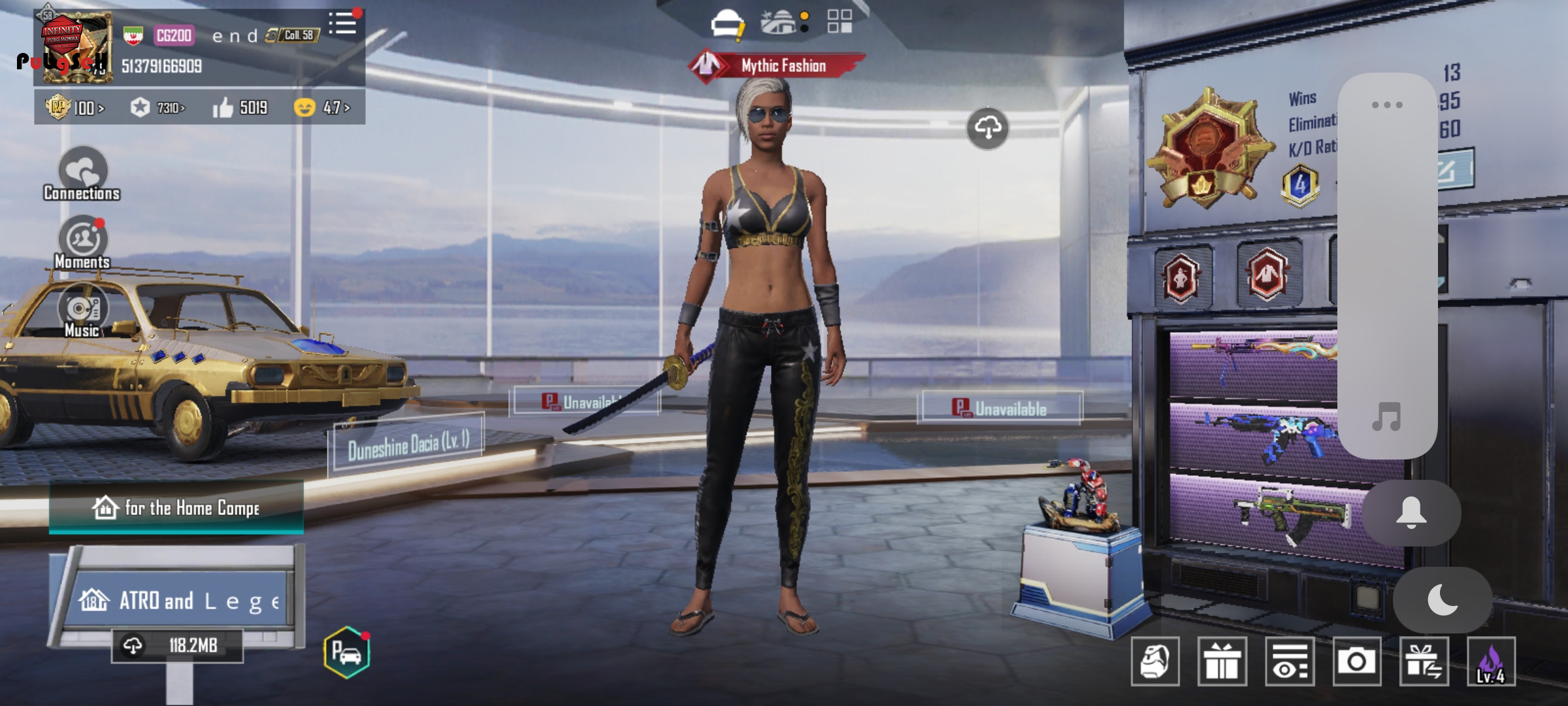The height and width of the screenshot is (706, 1568).
Task: Tap the player avatar frame
Action: click(74, 48)
